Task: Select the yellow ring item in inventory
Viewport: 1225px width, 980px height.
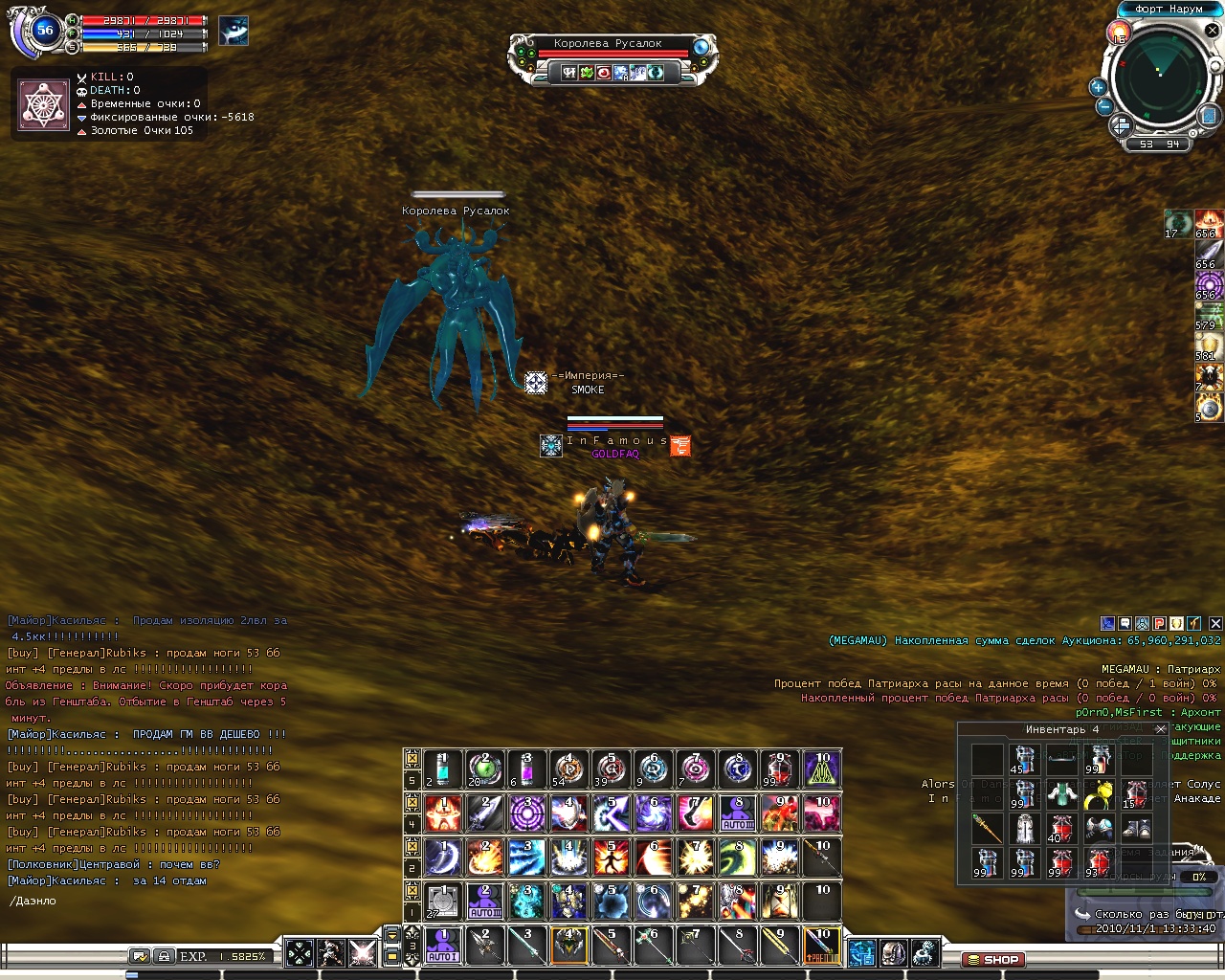Action: (x=1099, y=794)
